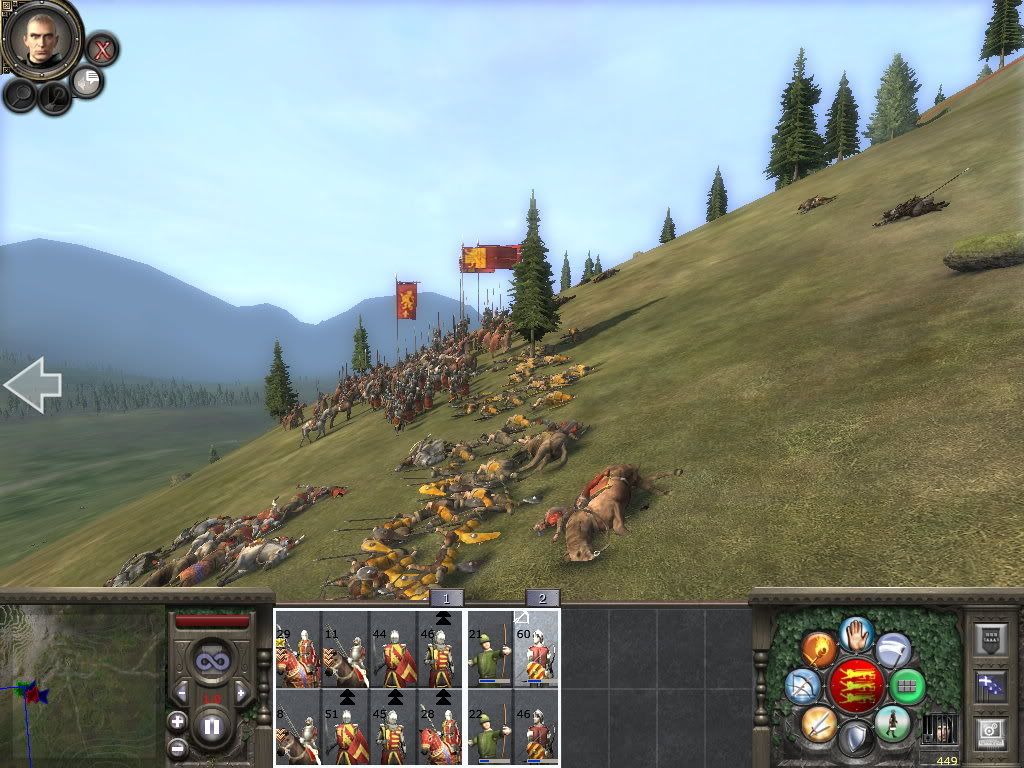The height and width of the screenshot is (768, 1024).
Task: Select the unit card with 60 men
Action: pyautogui.click(x=537, y=650)
